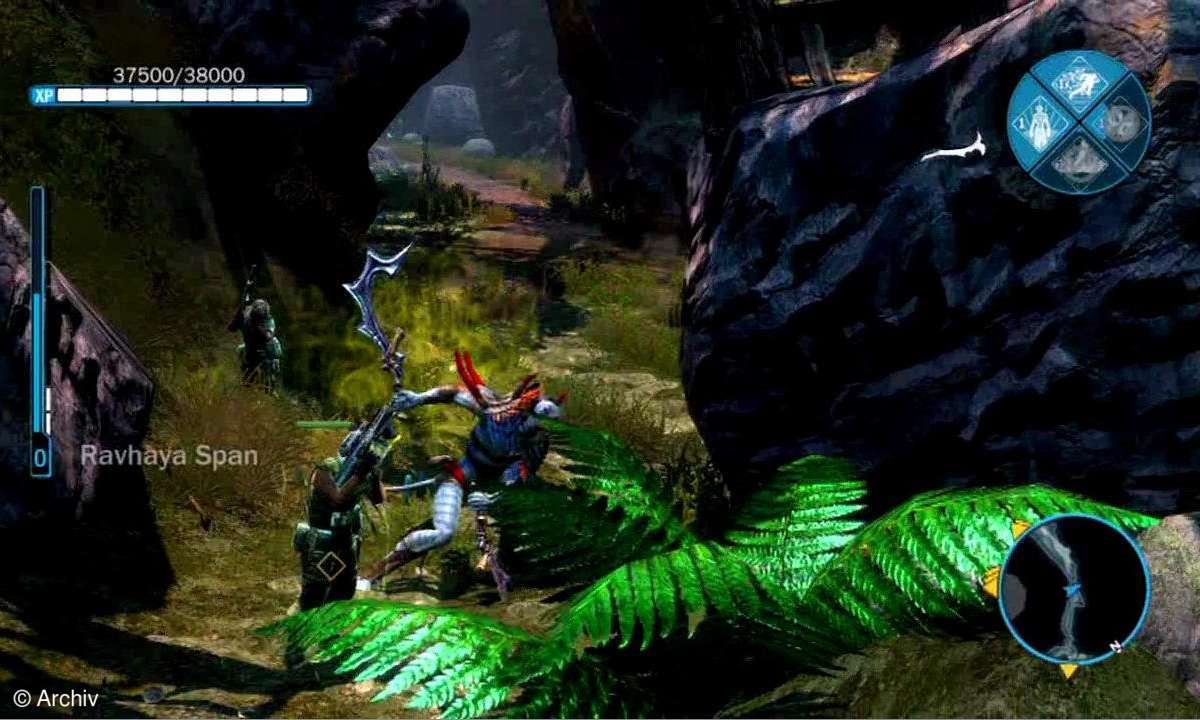Activate the sprinting figure ability in the wheel
Image resolution: width=1200 pixels, height=720 pixels.
click(x=1078, y=84)
